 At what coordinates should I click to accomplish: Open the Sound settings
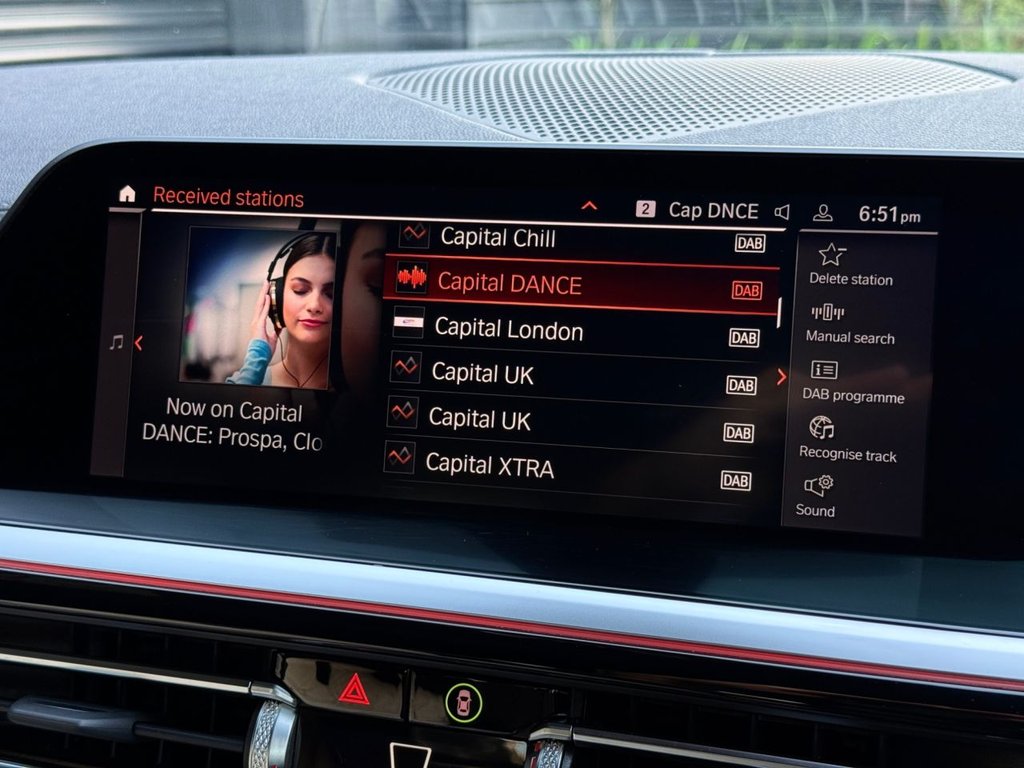coord(816,496)
